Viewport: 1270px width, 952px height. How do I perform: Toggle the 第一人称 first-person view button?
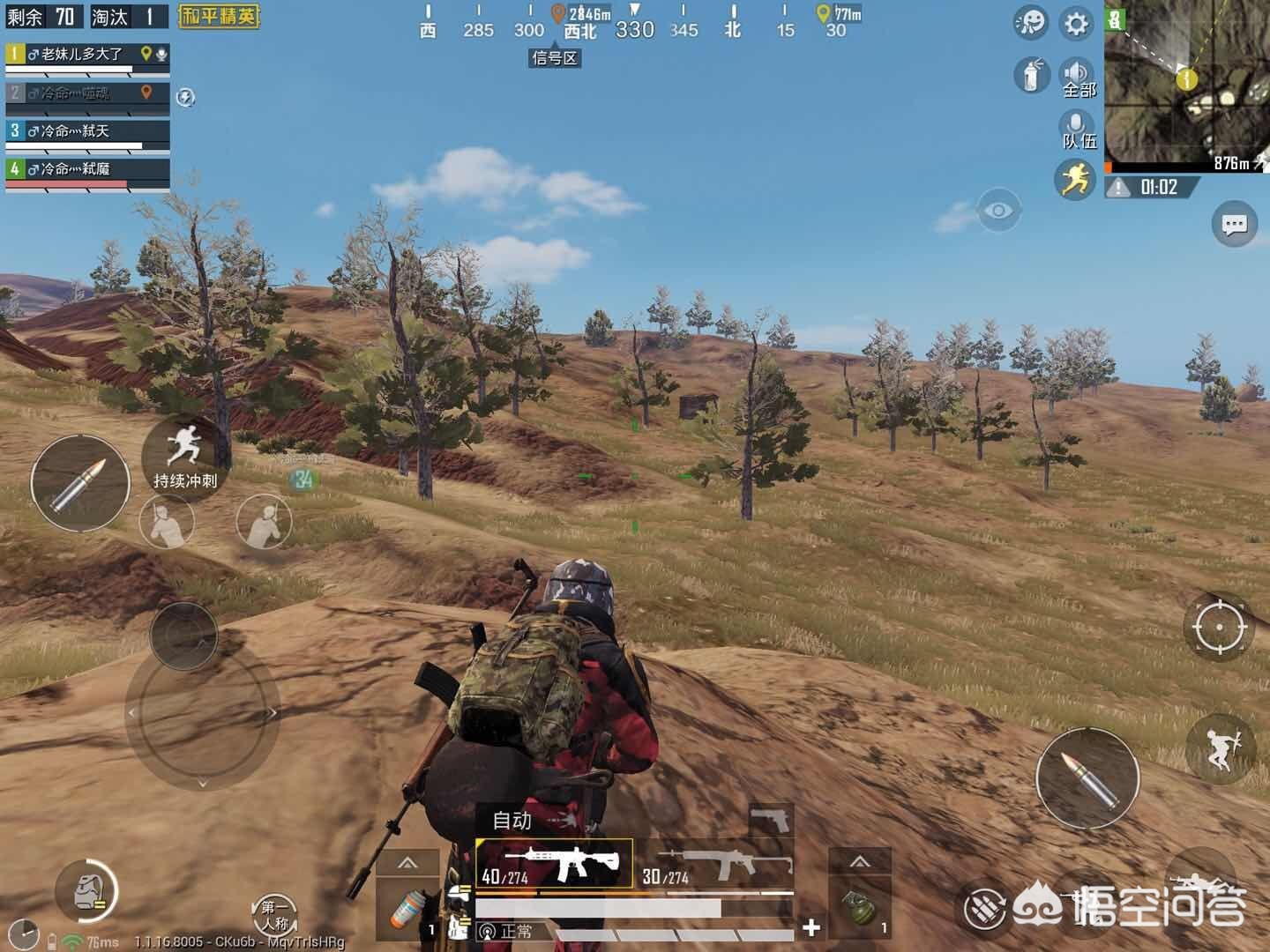[x=273, y=915]
